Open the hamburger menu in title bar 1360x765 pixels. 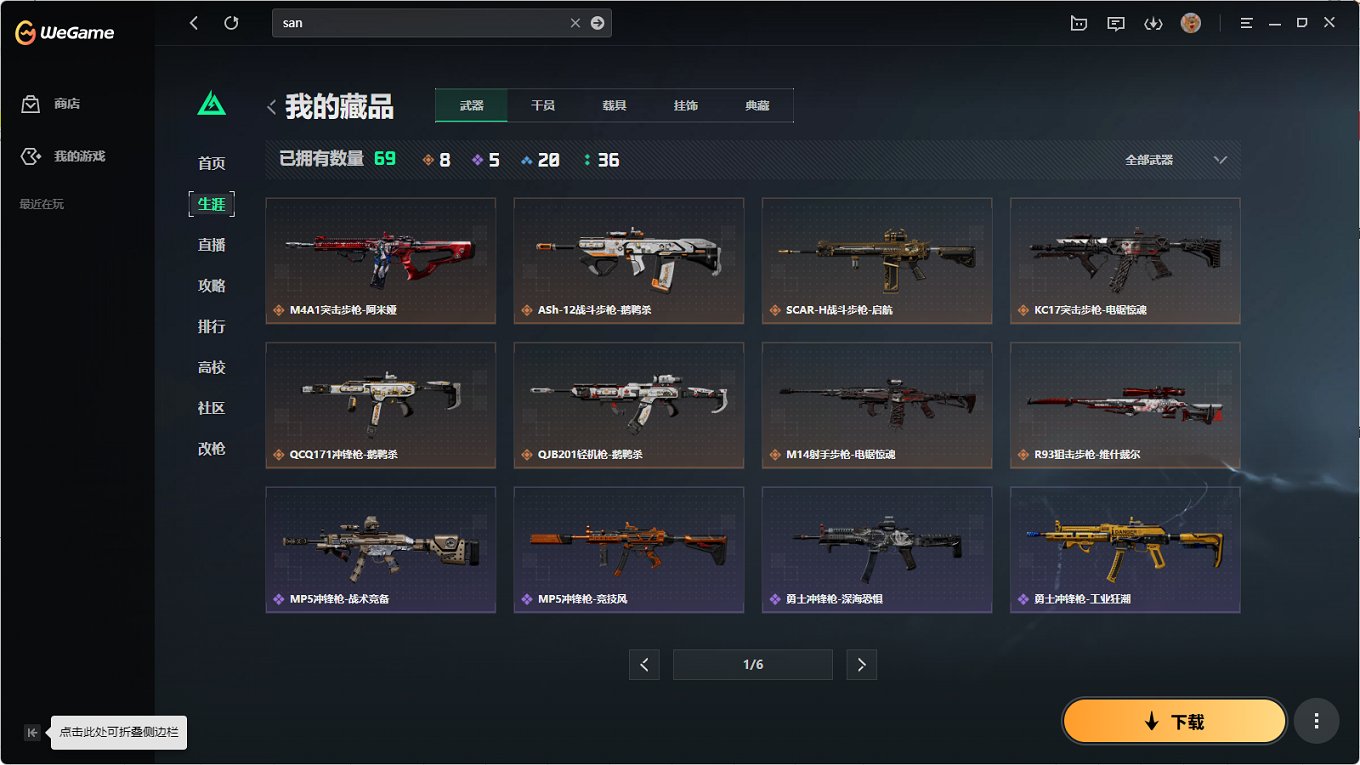pyautogui.click(x=1246, y=22)
